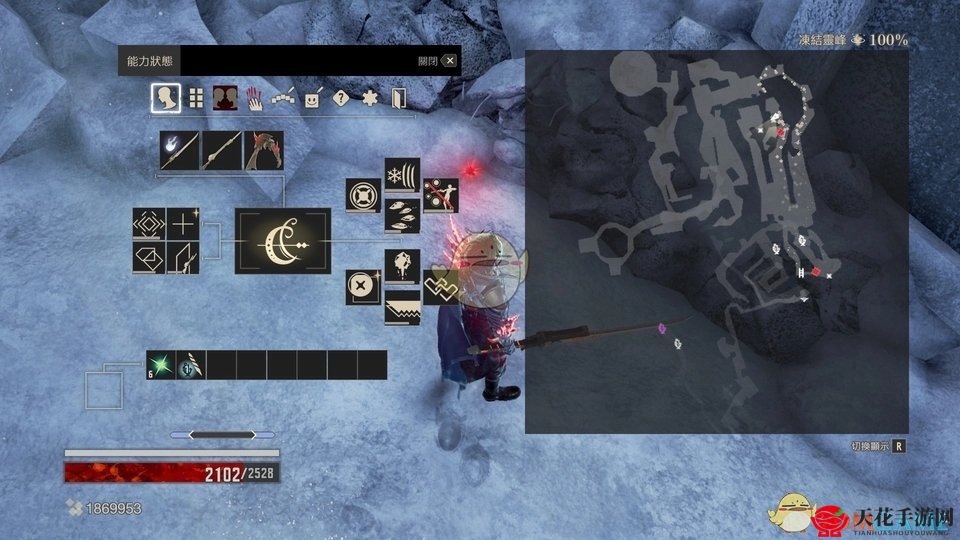This screenshot has width=960, height=540.
Task: Open the red-clawed hand tab
Action: pyautogui.click(x=255, y=98)
